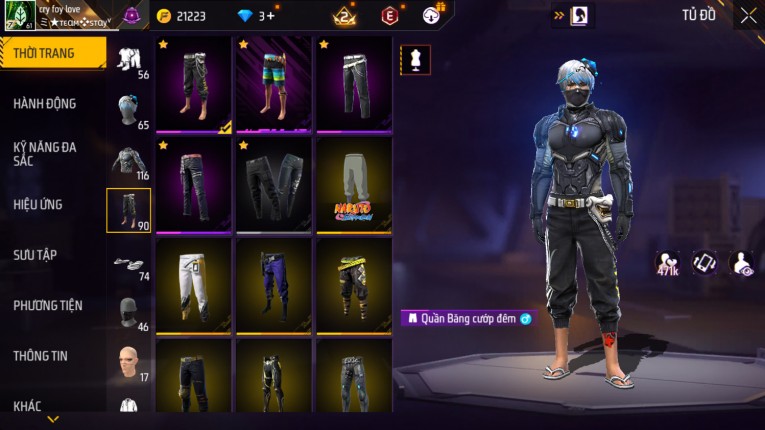This screenshot has width=765, height=430.
Task: Open the HÀNH ĐỘNG category
Action: click(x=45, y=103)
